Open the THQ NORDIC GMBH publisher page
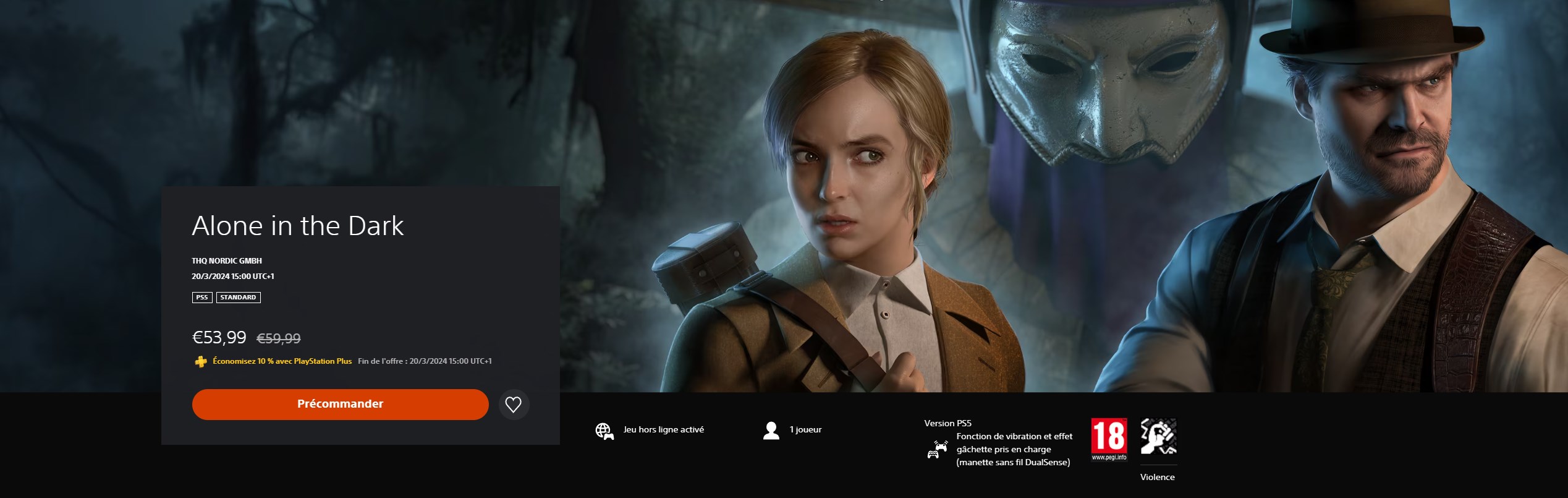Image resolution: width=1568 pixels, height=498 pixels. [227, 260]
